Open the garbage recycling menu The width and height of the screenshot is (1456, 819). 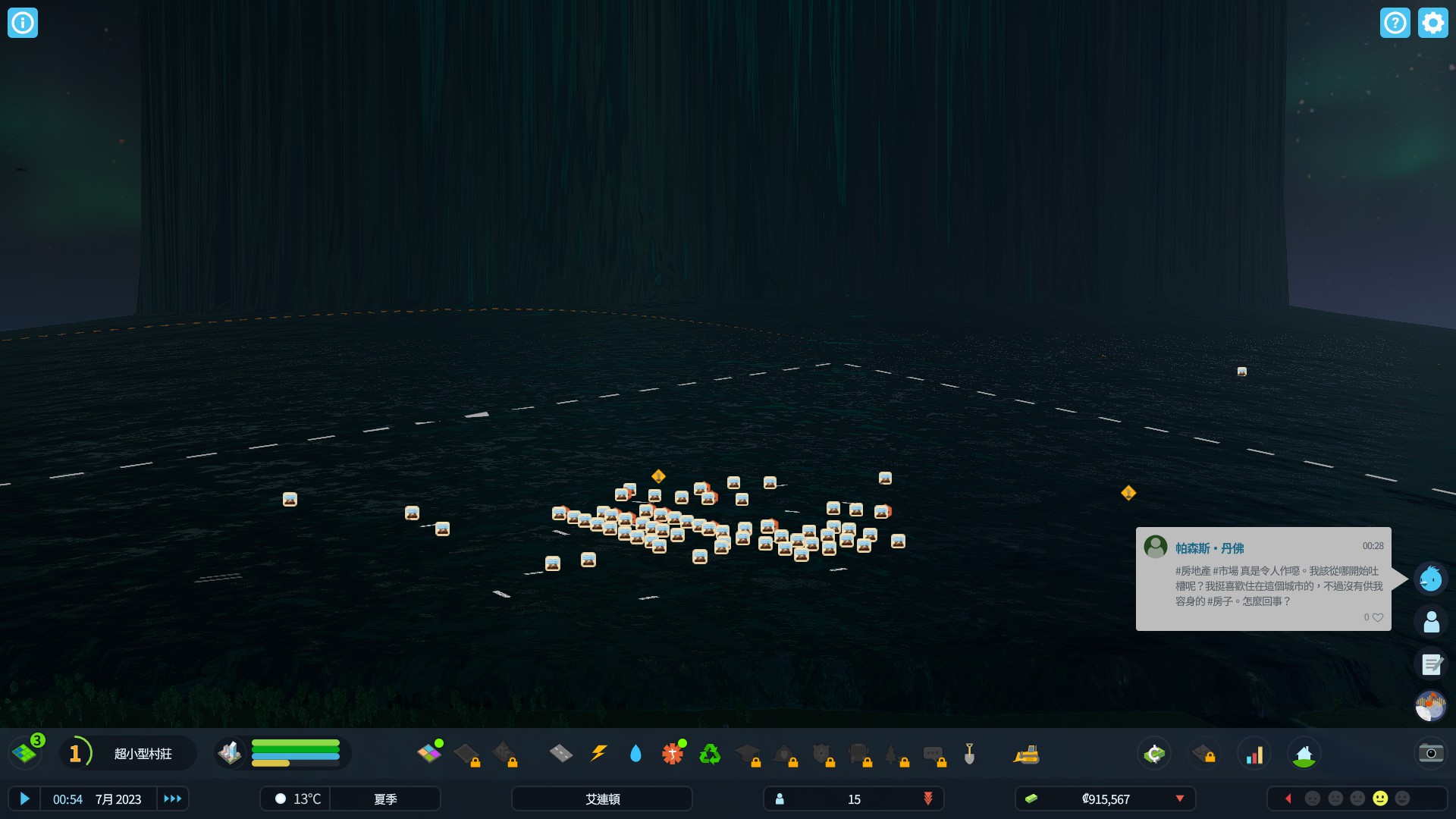pyautogui.click(x=710, y=753)
